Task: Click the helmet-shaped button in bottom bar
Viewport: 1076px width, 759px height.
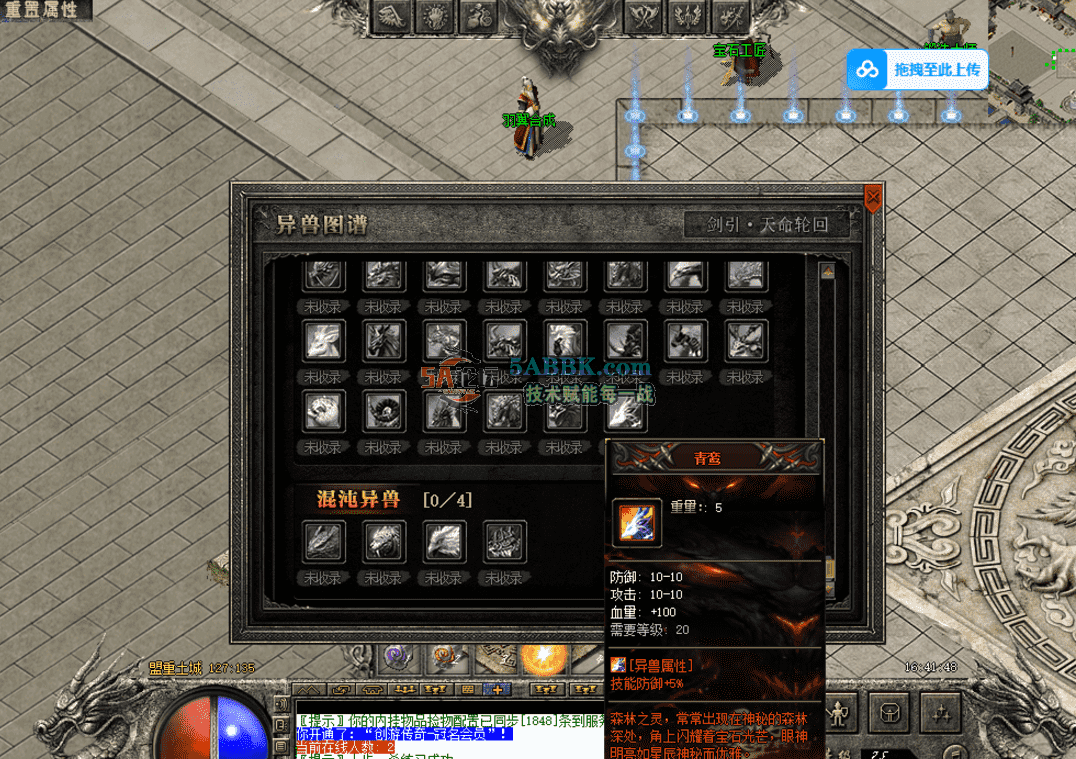Action: click(888, 713)
